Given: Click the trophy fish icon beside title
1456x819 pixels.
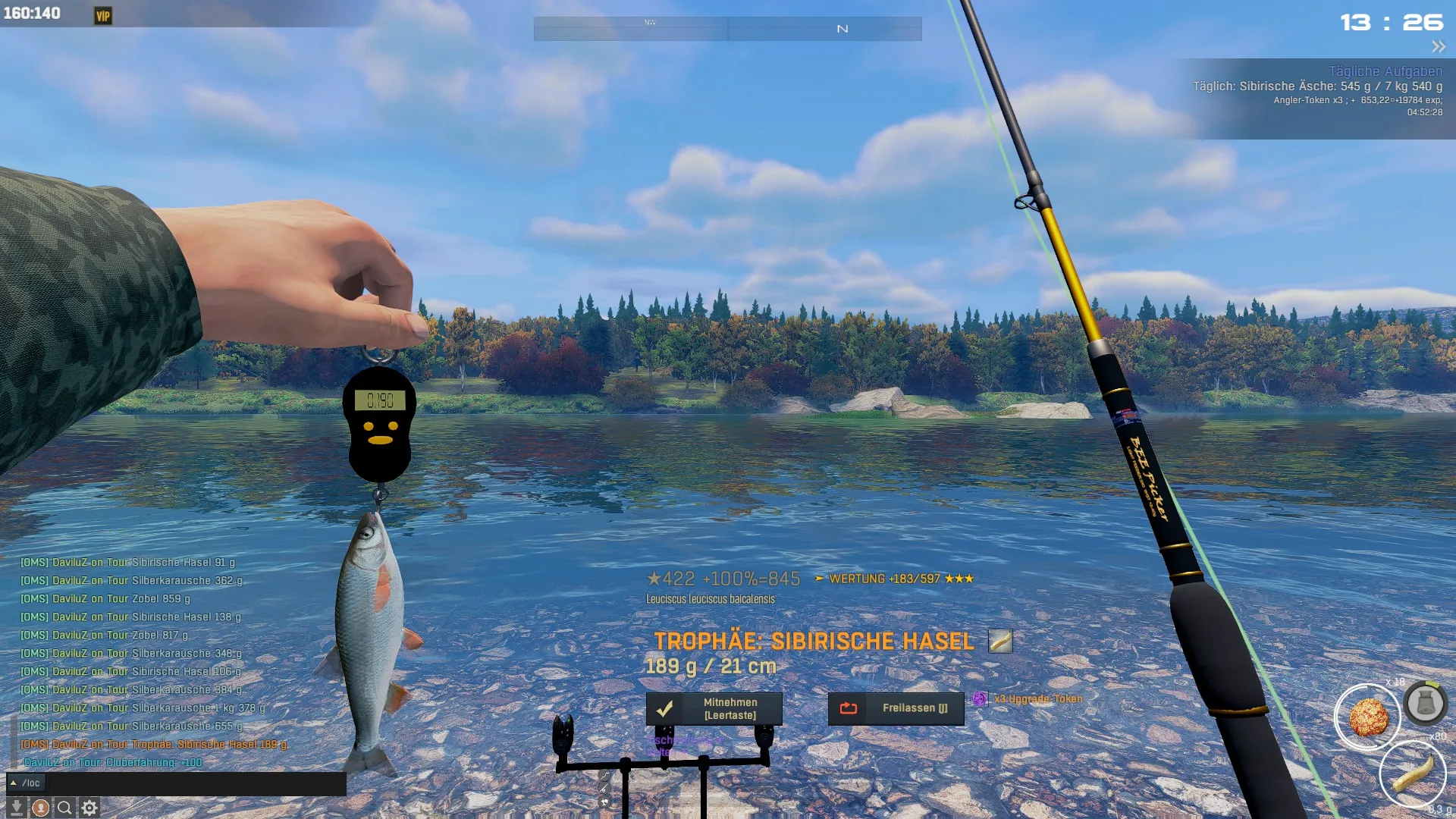Looking at the screenshot, I should coord(1000,642).
